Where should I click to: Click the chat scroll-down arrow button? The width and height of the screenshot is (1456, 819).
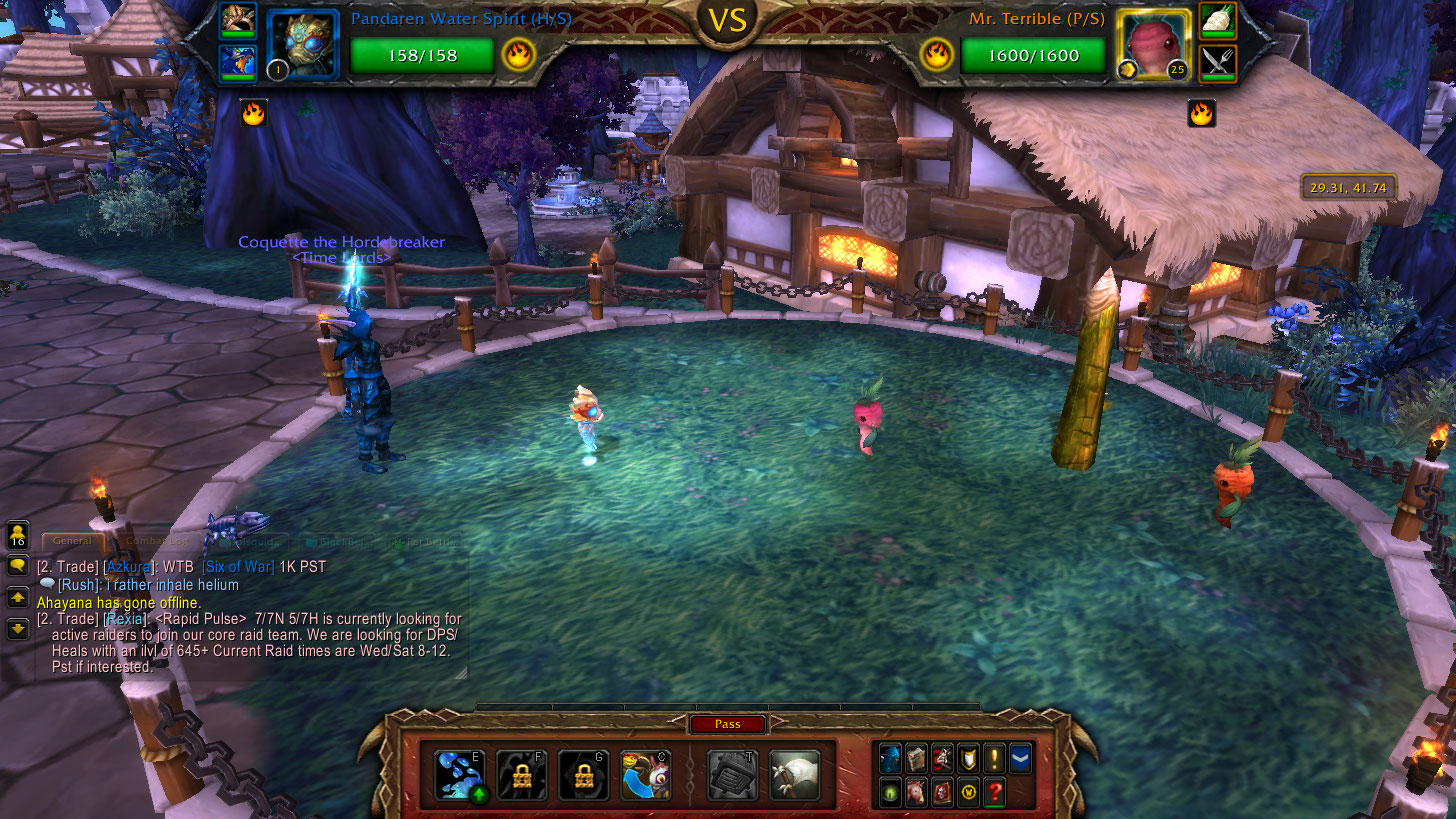[x=18, y=629]
